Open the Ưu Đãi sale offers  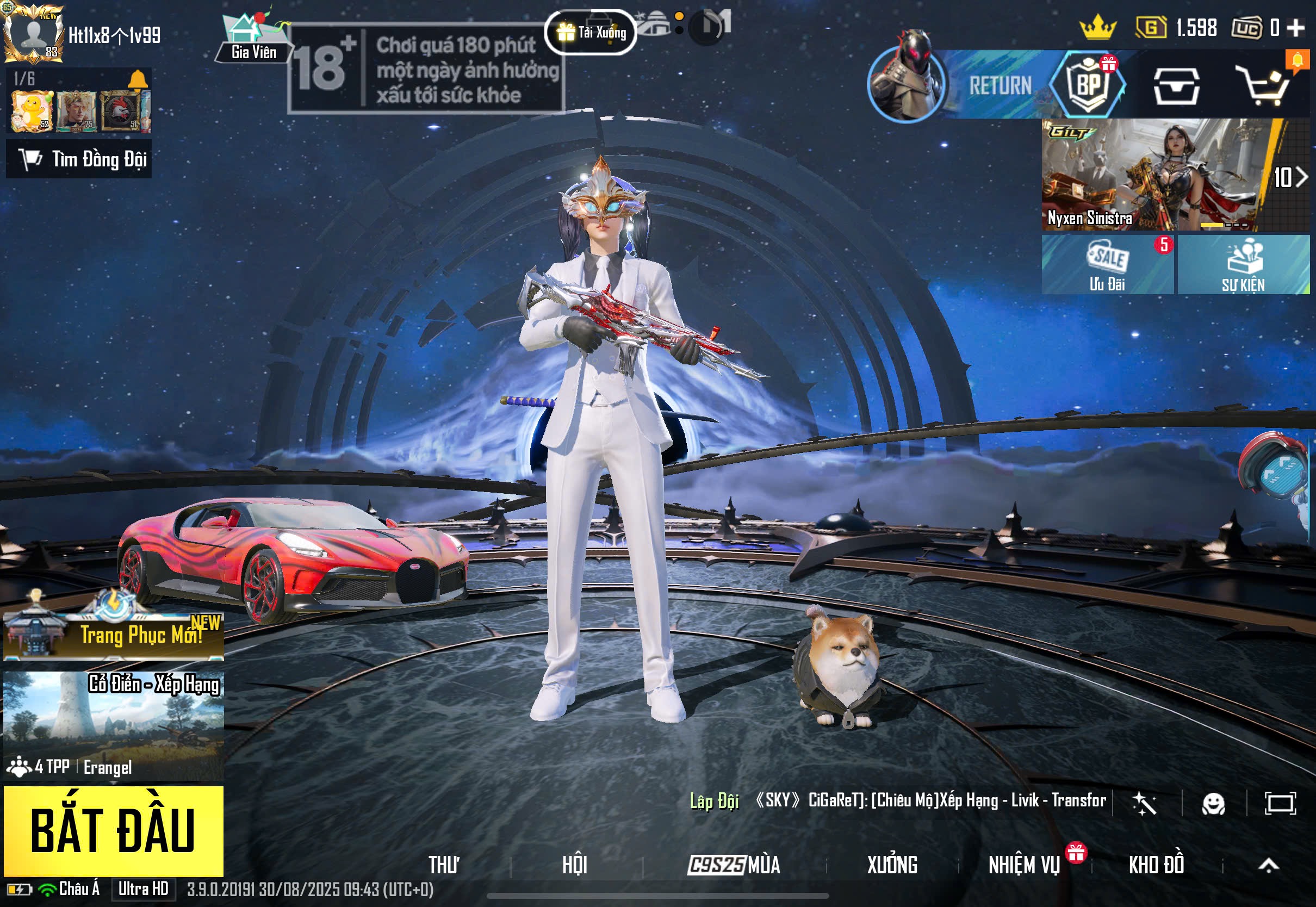[x=1107, y=265]
